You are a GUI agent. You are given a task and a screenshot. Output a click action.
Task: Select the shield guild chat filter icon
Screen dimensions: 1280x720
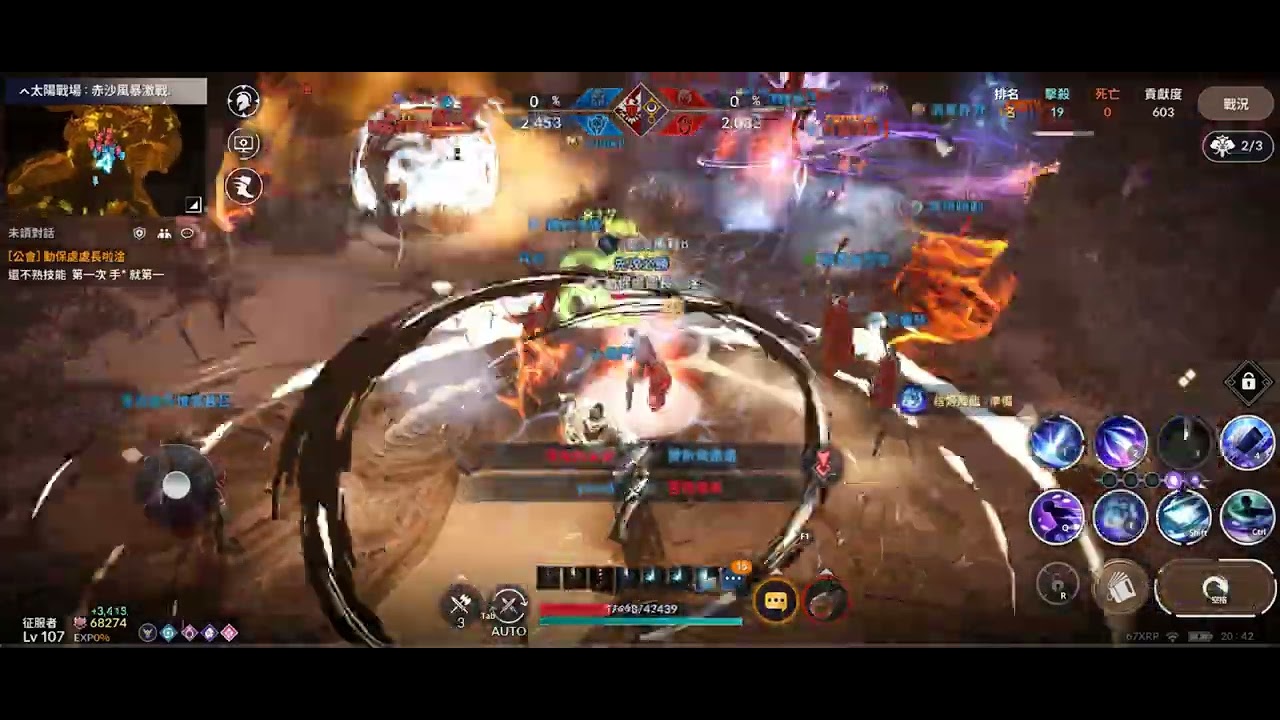pos(140,233)
